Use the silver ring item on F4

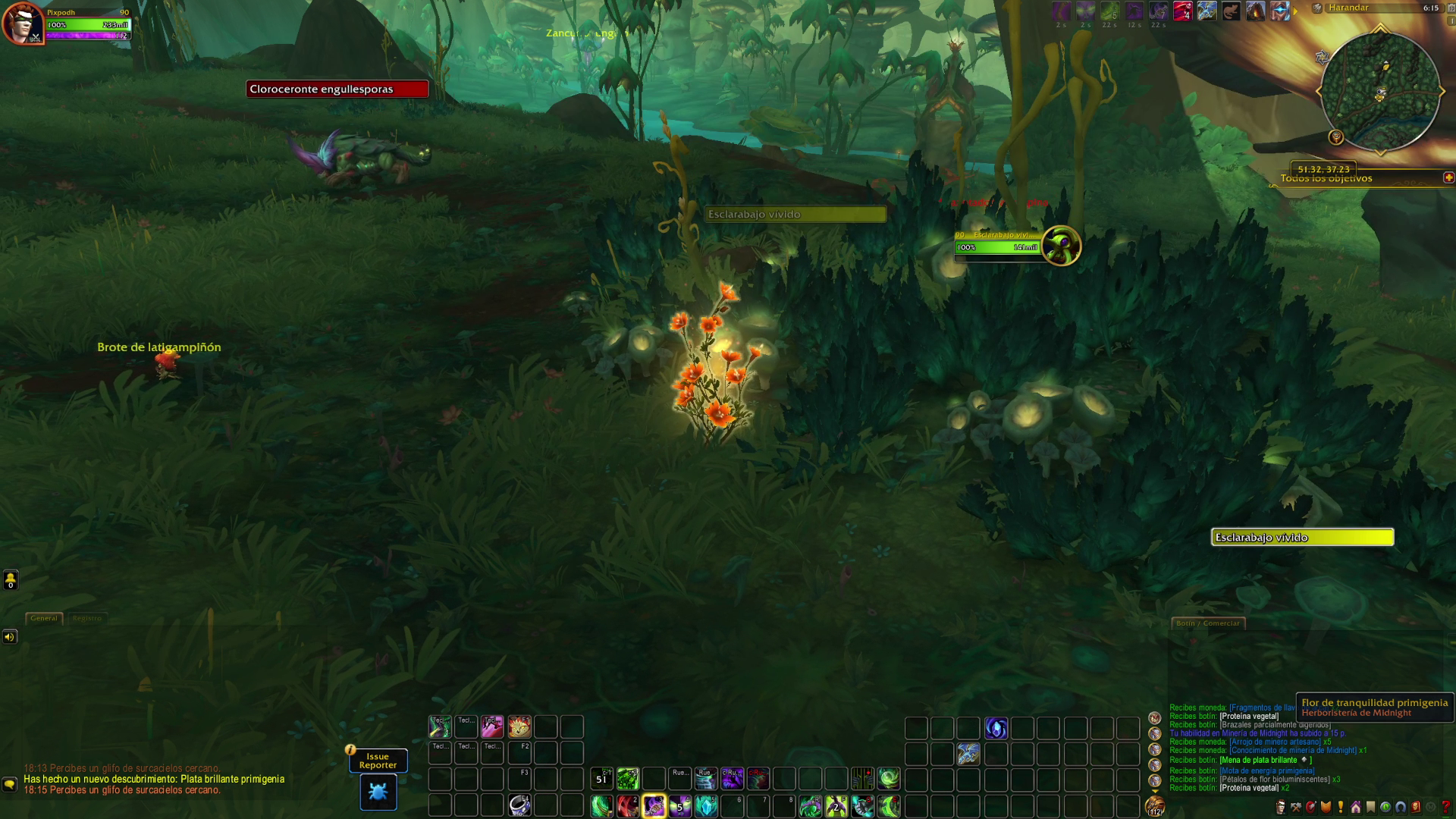pos(519,805)
